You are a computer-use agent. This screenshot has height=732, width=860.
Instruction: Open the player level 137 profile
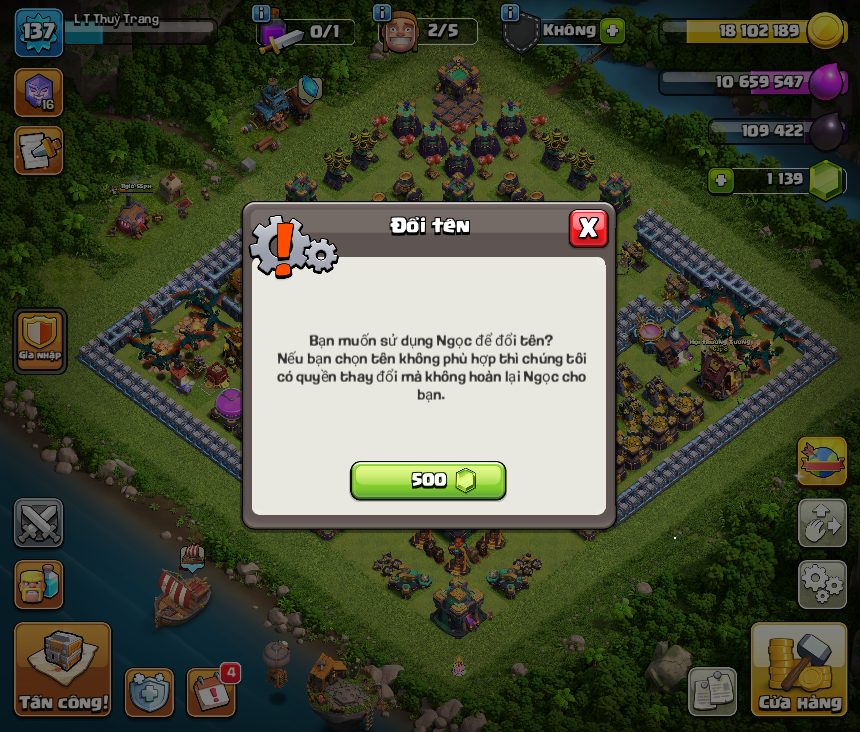(38, 31)
